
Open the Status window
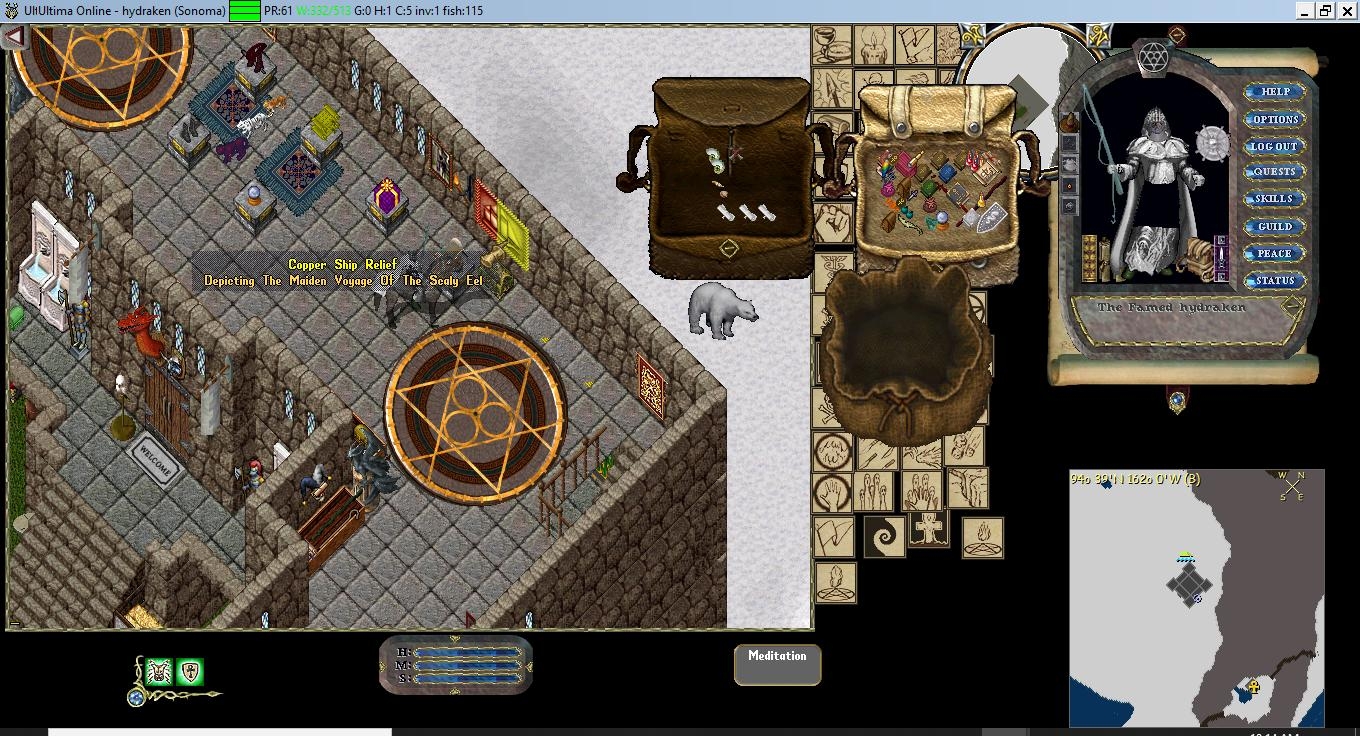(x=1274, y=281)
